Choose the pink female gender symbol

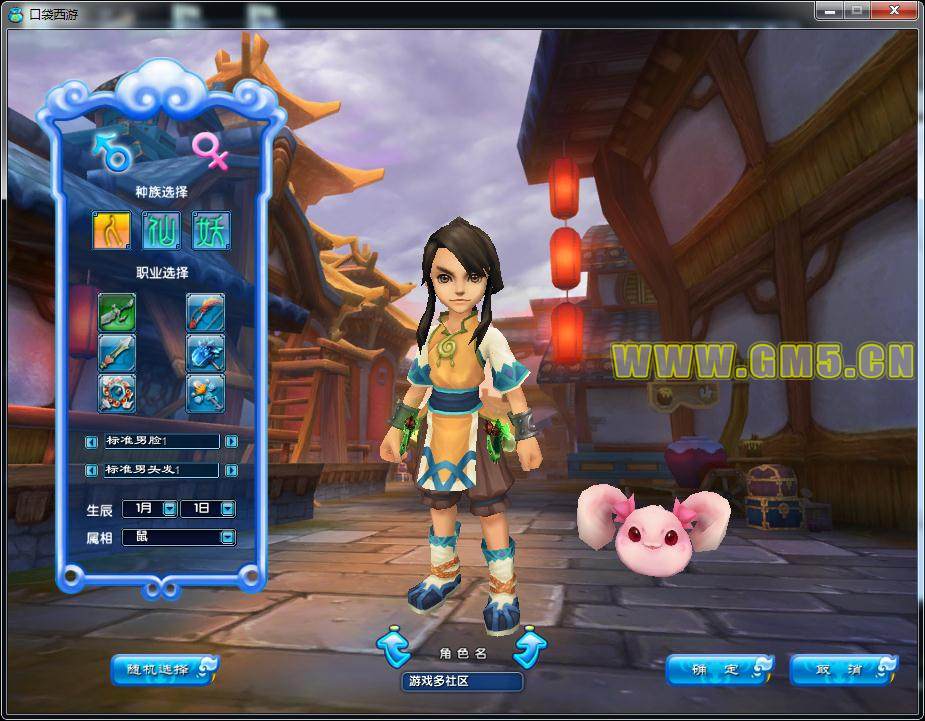210,150
